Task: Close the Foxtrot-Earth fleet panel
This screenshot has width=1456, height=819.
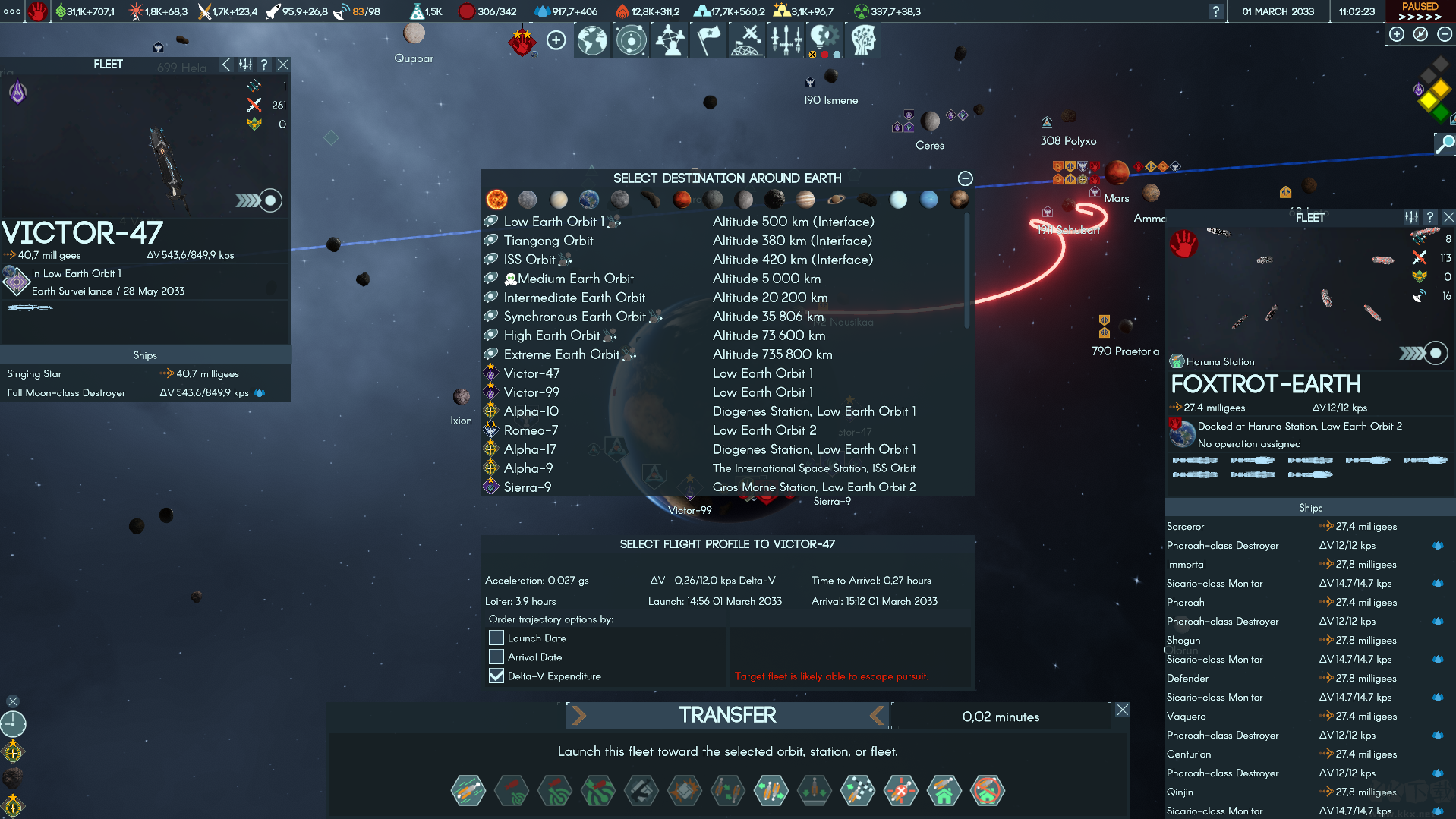Action: [1448, 218]
